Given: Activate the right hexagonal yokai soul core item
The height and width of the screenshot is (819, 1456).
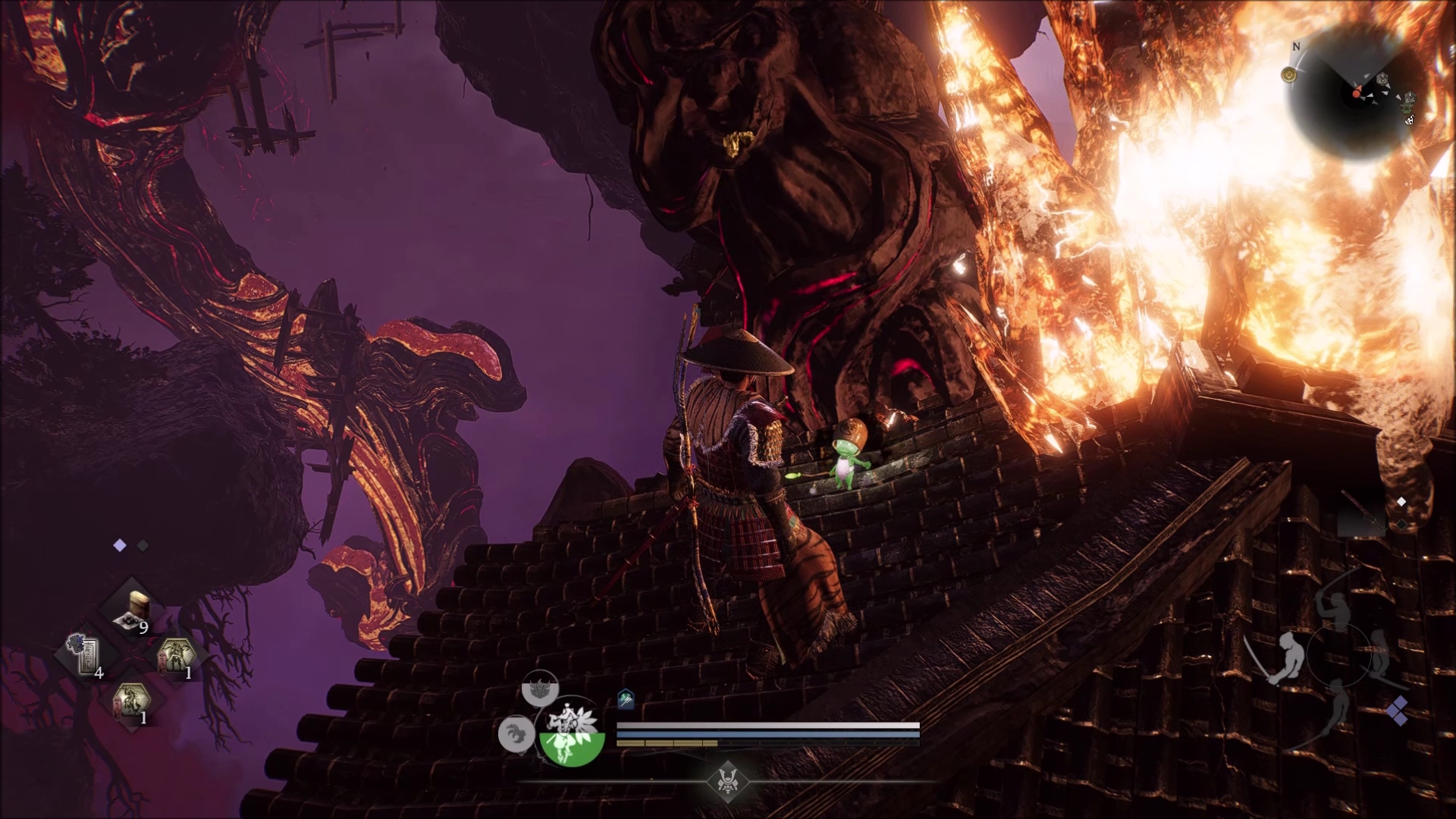Looking at the screenshot, I should tap(174, 654).
